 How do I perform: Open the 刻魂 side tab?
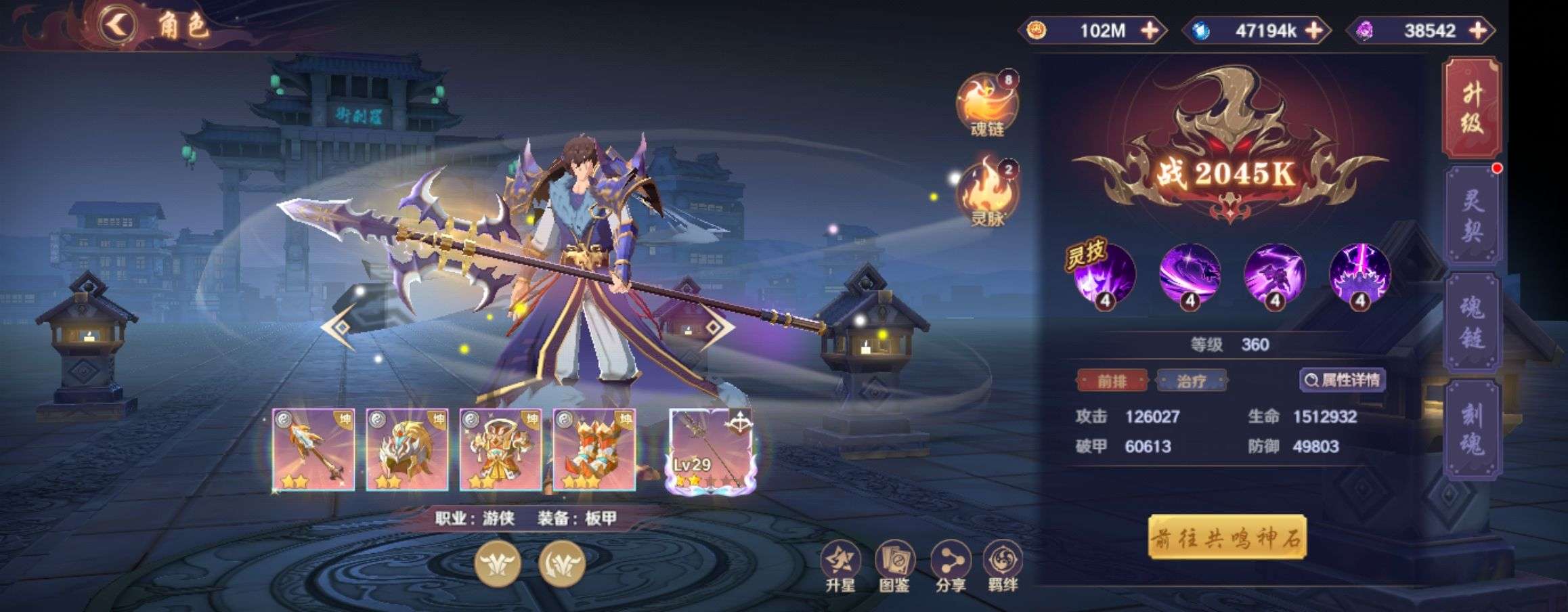coord(1472,430)
